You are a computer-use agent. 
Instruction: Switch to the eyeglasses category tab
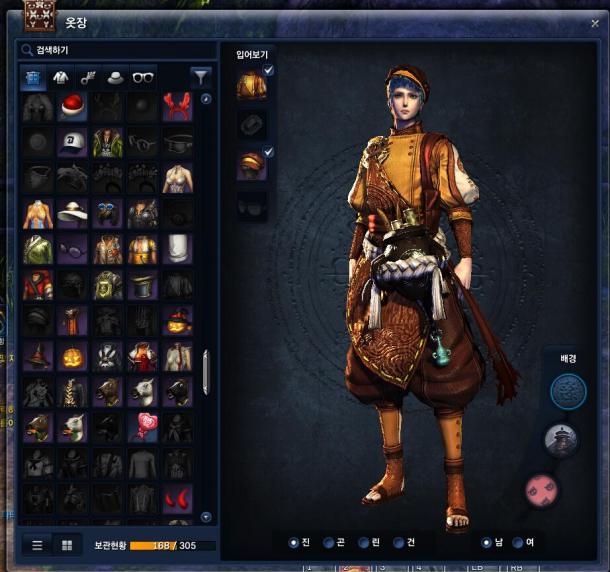(x=143, y=76)
